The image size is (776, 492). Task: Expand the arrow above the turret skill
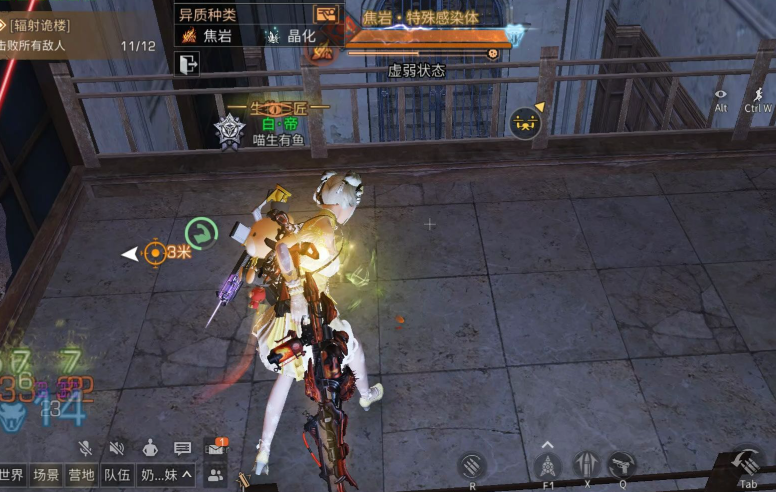546,445
